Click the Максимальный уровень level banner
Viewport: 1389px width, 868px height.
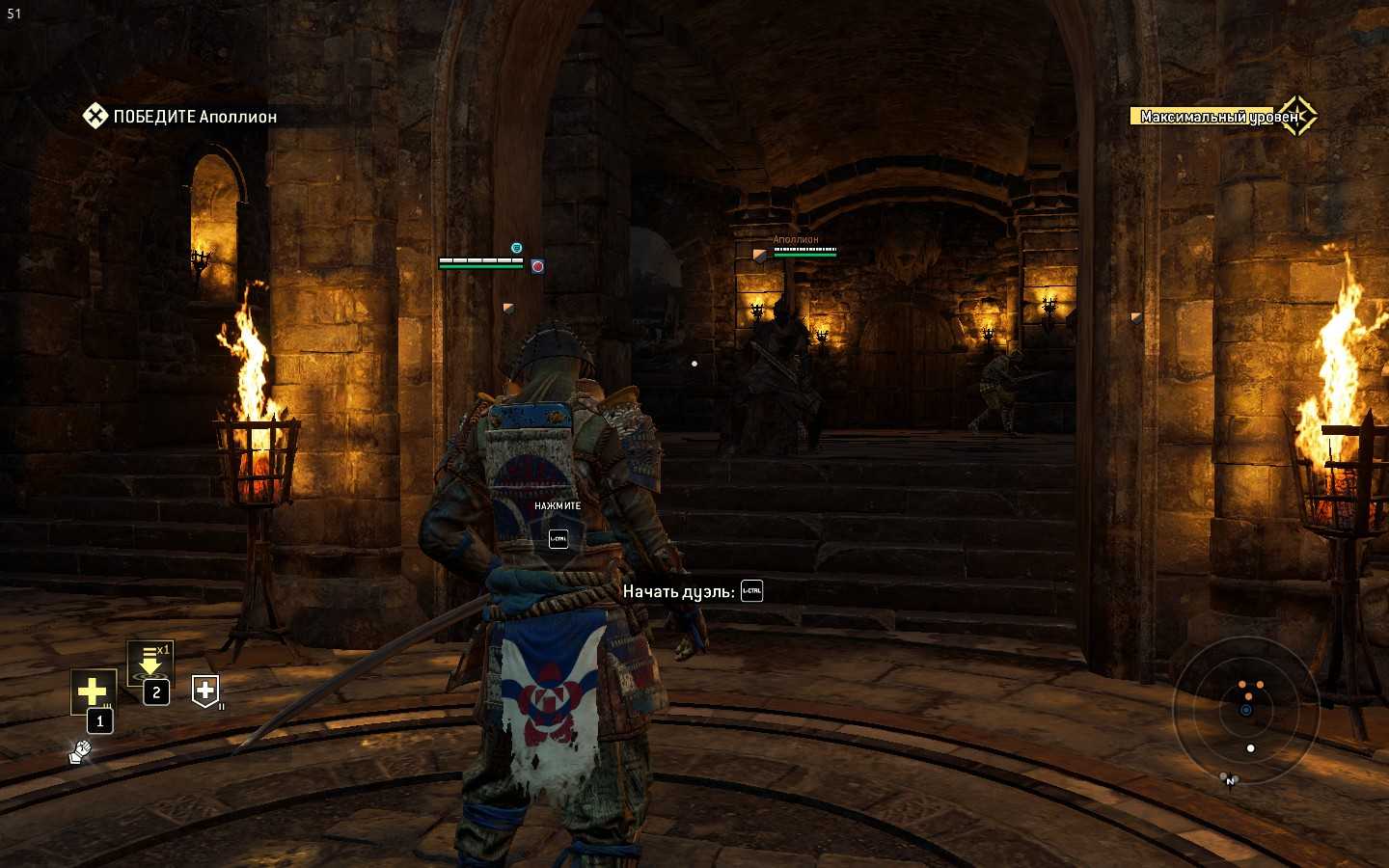point(1219,117)
